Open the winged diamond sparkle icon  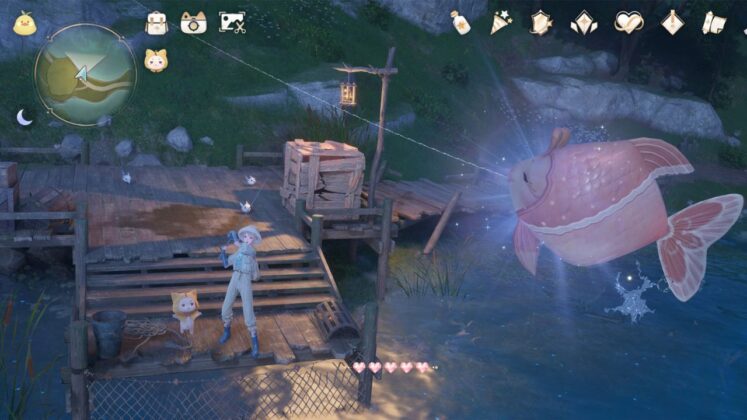(584, 22)
